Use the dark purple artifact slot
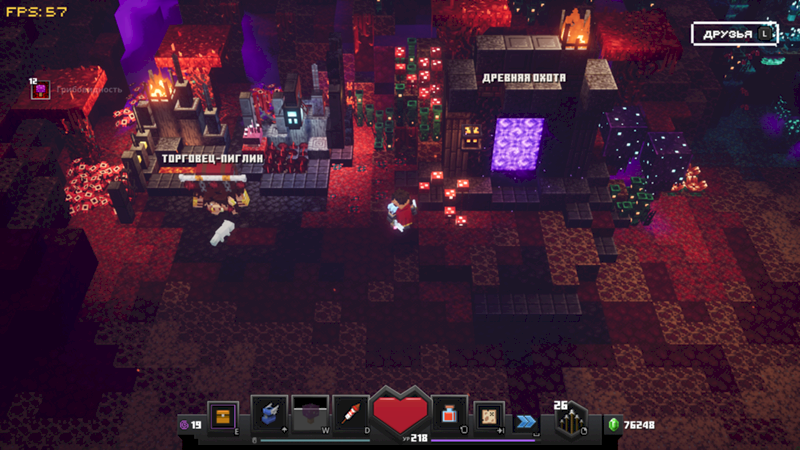 (x=310, y=414)
